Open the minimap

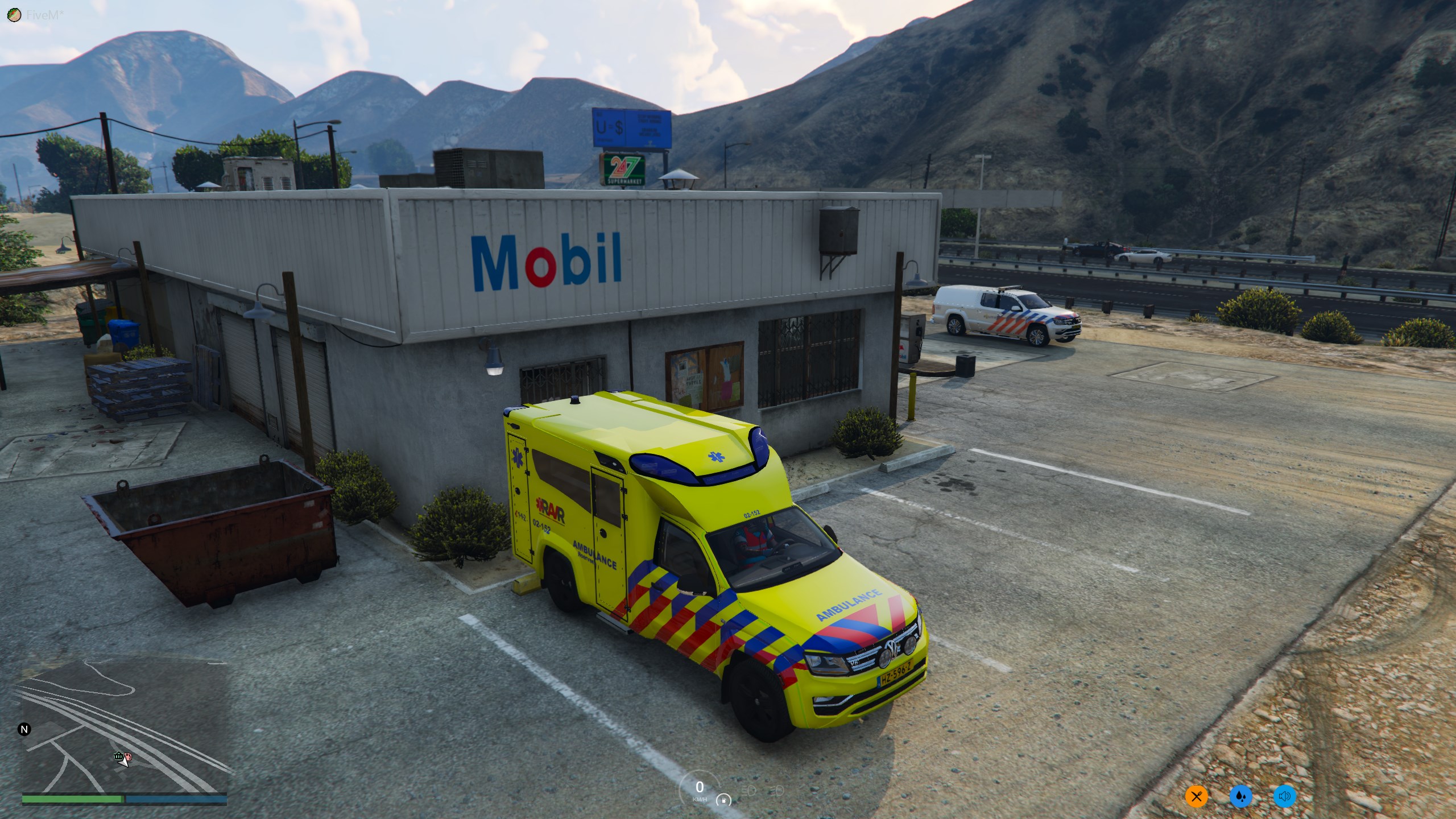124,727
